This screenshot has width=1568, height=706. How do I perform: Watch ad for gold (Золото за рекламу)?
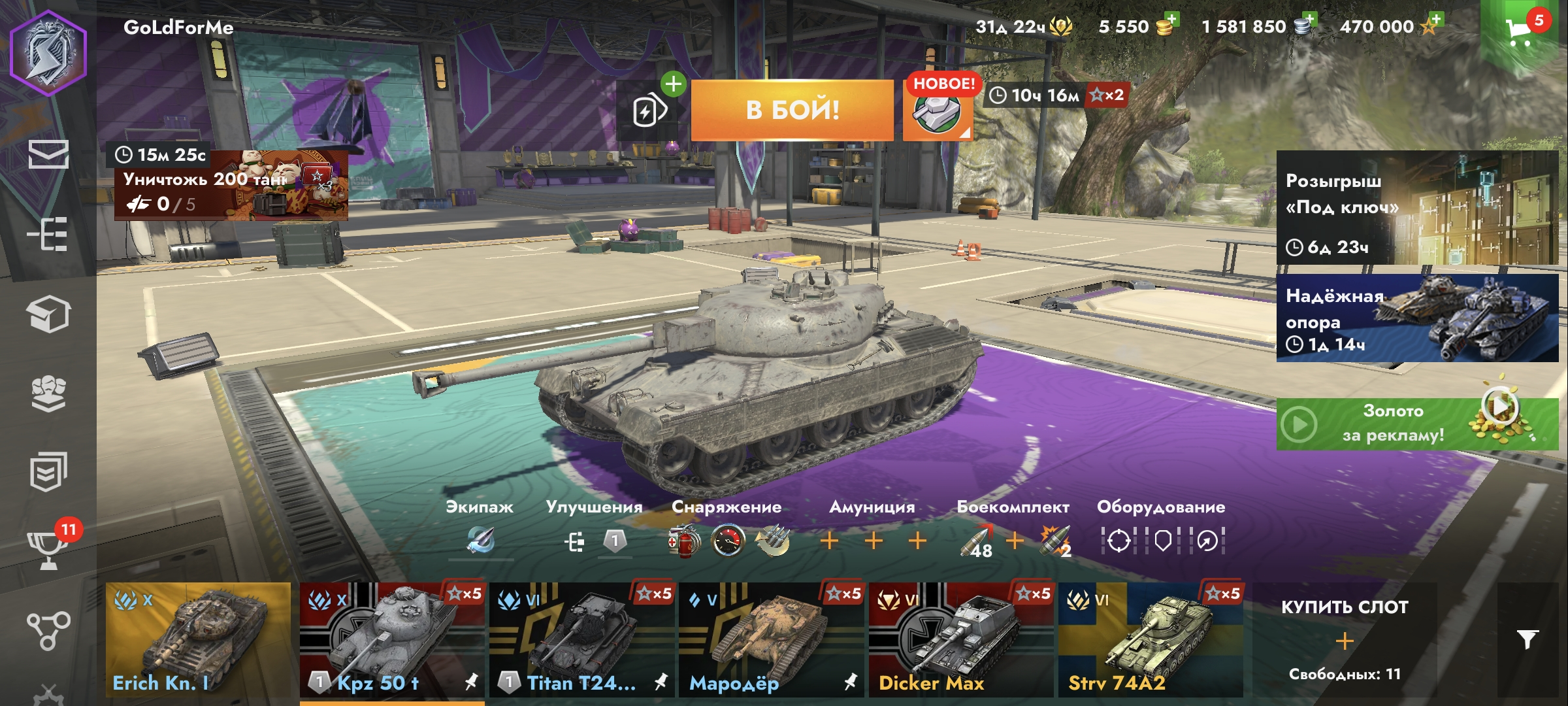pos(1416,424)
